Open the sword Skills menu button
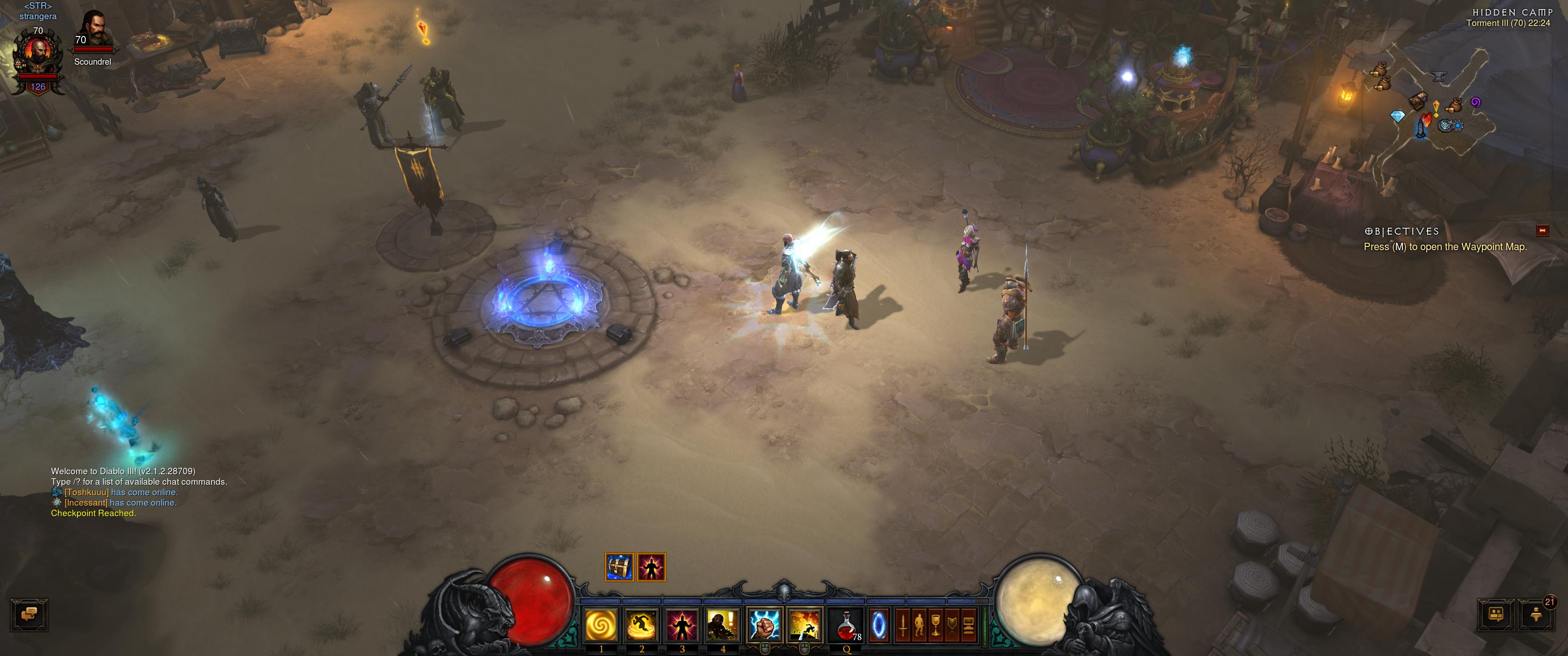Image resolution: width=1568 pixels, height=656 pixels. [x=903, y=625]
